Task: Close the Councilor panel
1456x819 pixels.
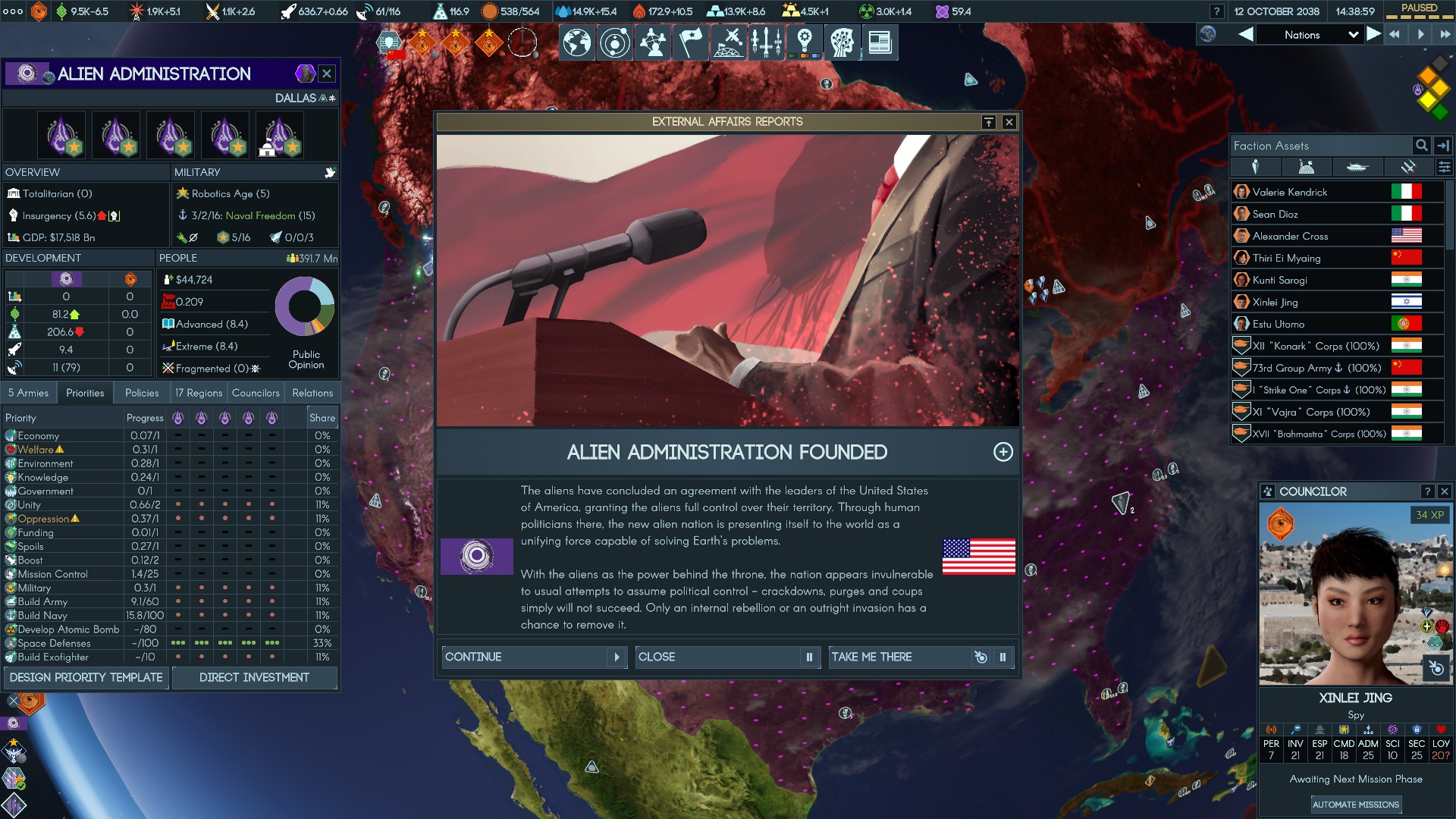Action: 1444,491
